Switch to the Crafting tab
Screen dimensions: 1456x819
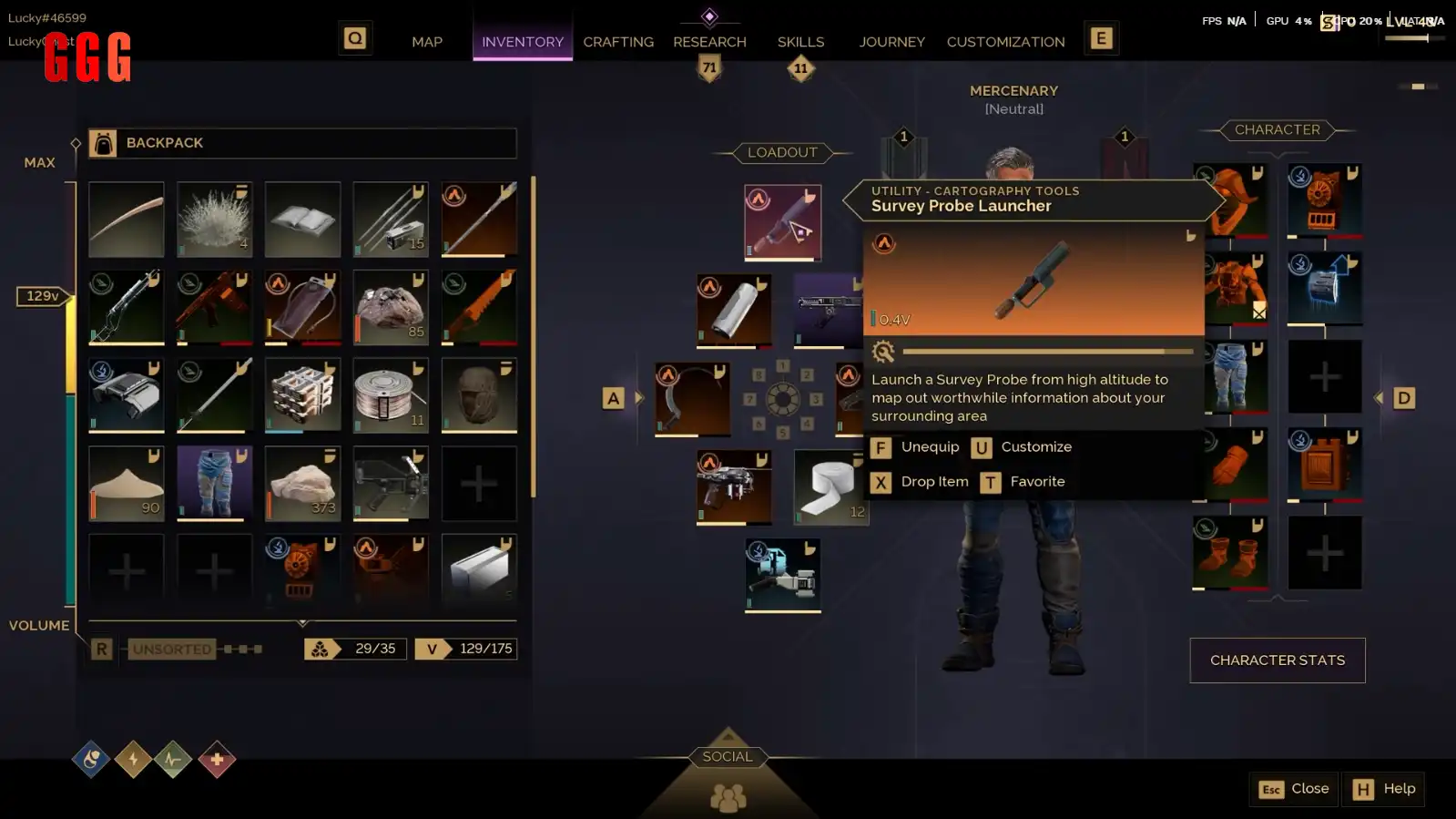[x=618, y=42]
